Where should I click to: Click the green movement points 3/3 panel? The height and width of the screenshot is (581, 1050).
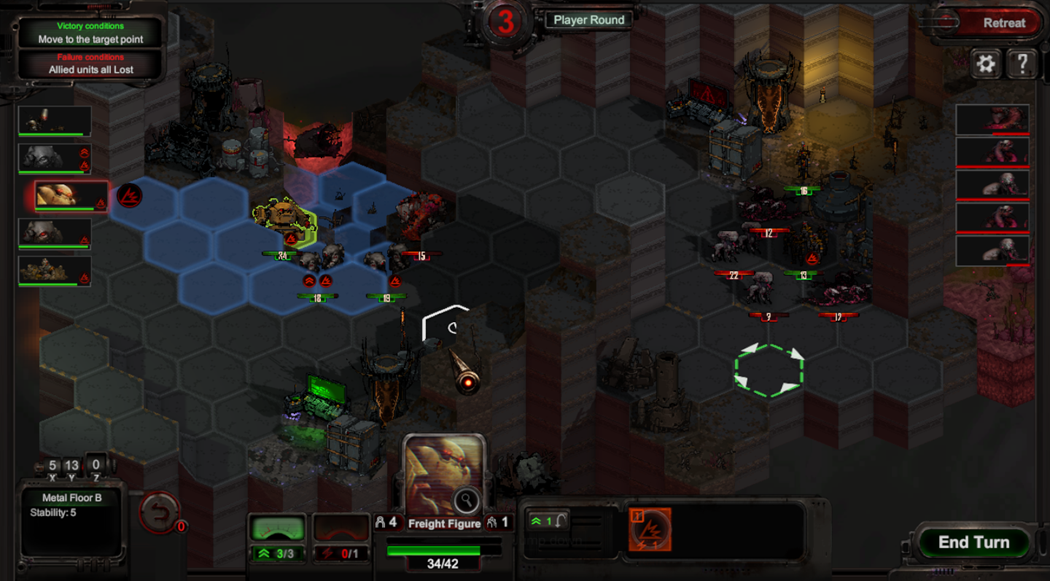pos(277,540)
